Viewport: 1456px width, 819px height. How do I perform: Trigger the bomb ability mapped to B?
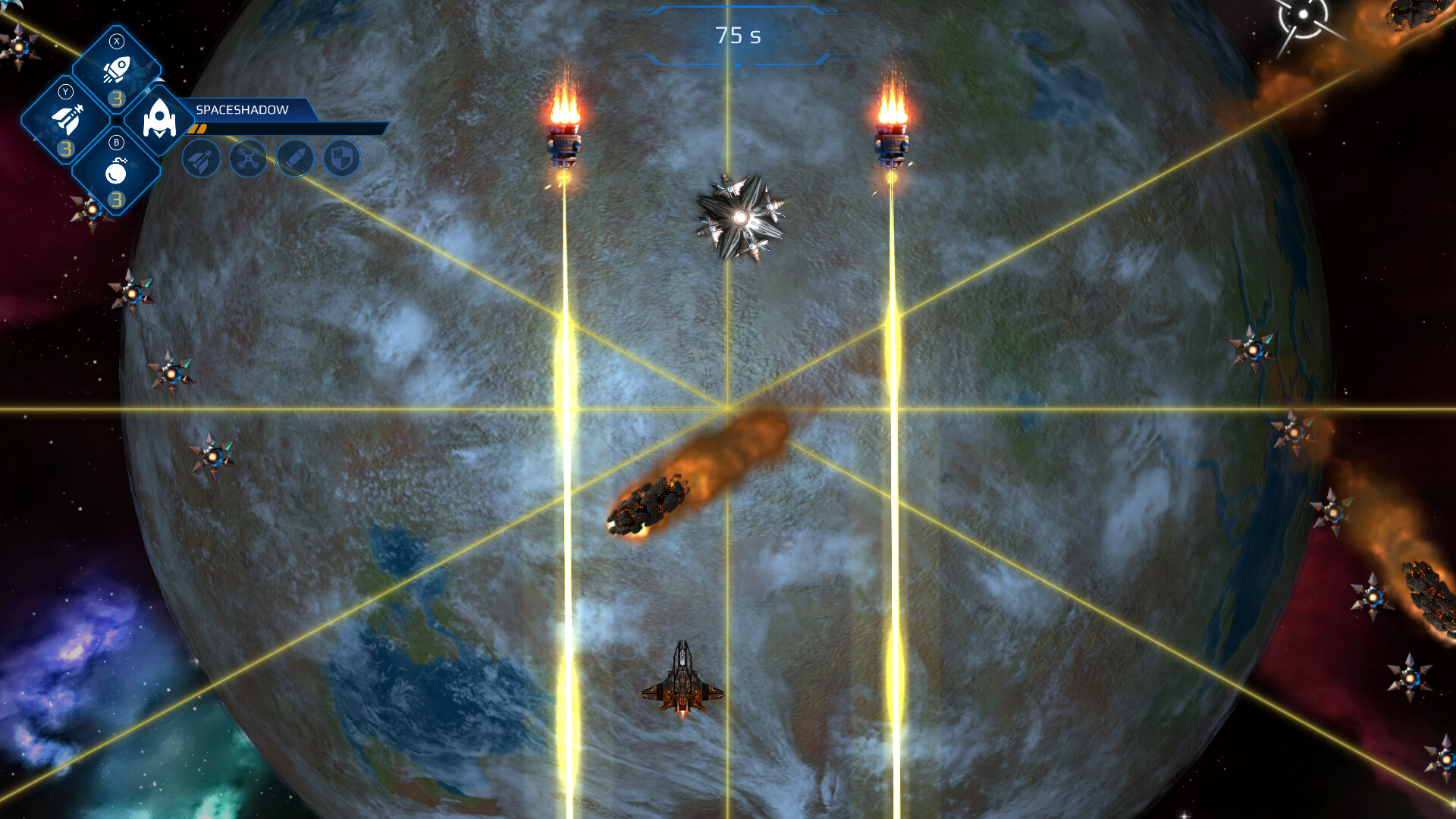pyautogui.click(x=117, y=171)
